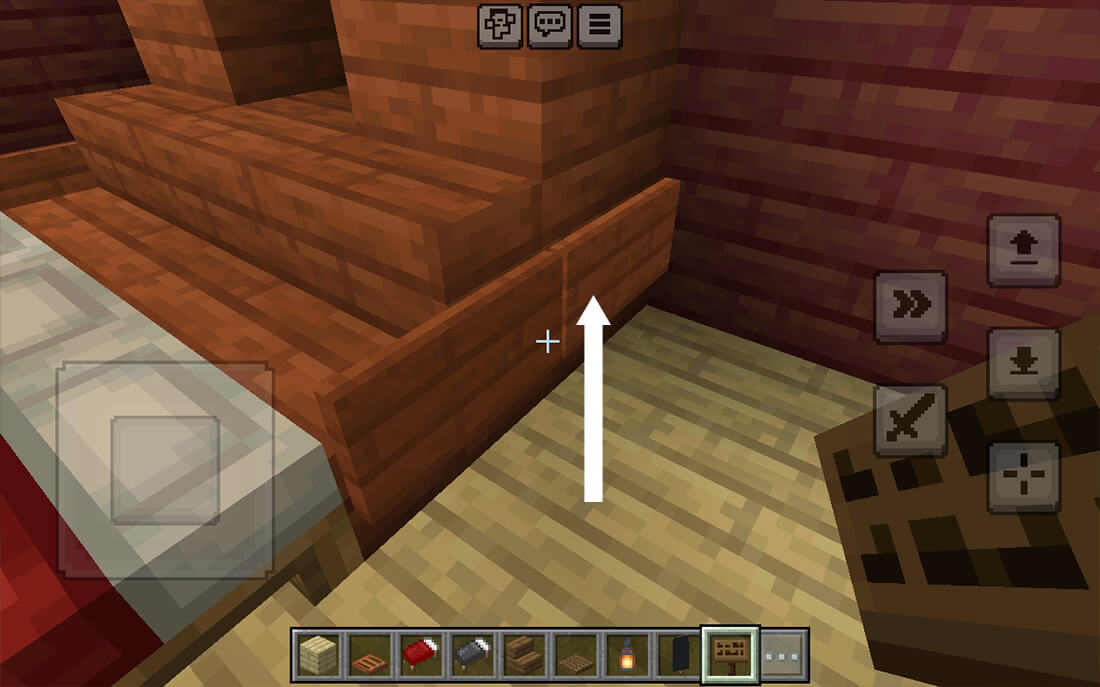Open the chat speech bubble
The image size is (1100, 687).
pos(550,26)
